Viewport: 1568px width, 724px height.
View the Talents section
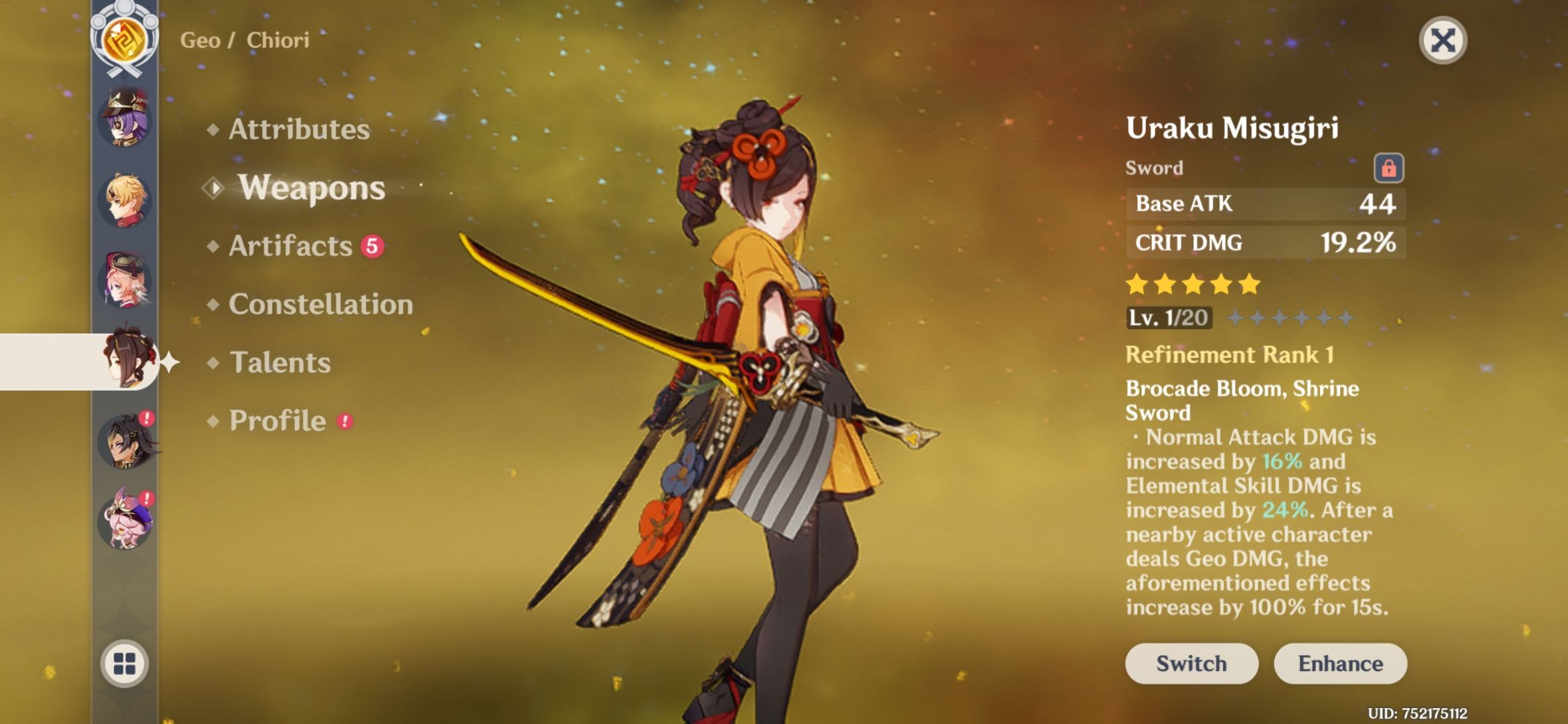pos(281,363)
